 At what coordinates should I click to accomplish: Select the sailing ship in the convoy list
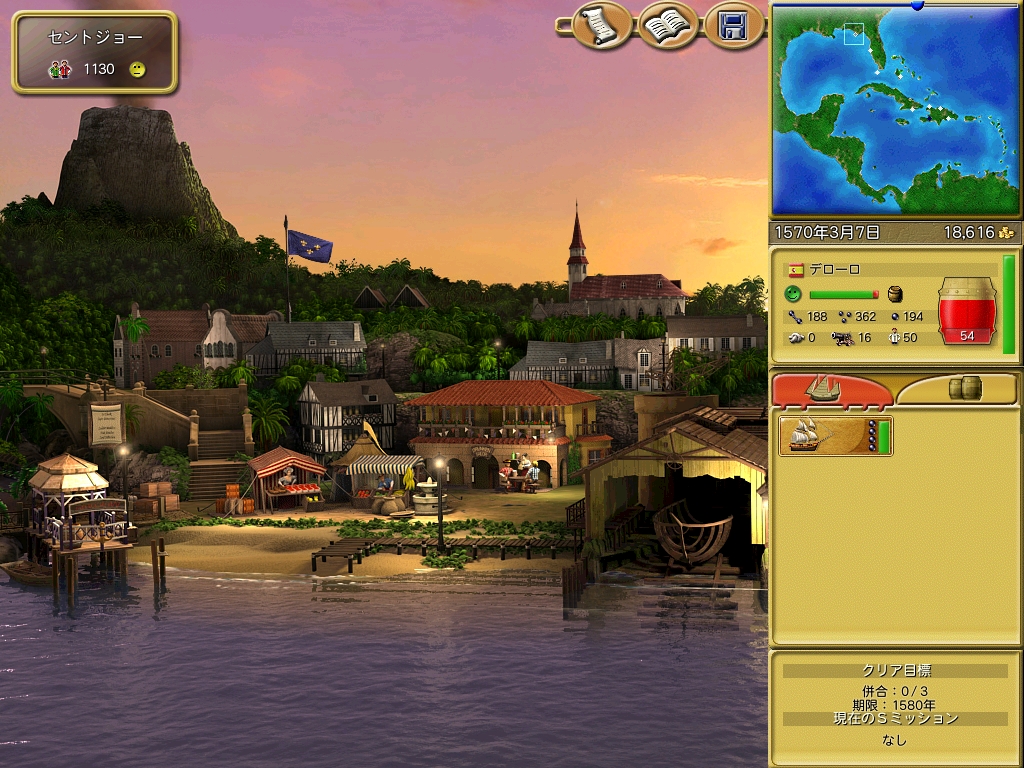pos(835,437)
